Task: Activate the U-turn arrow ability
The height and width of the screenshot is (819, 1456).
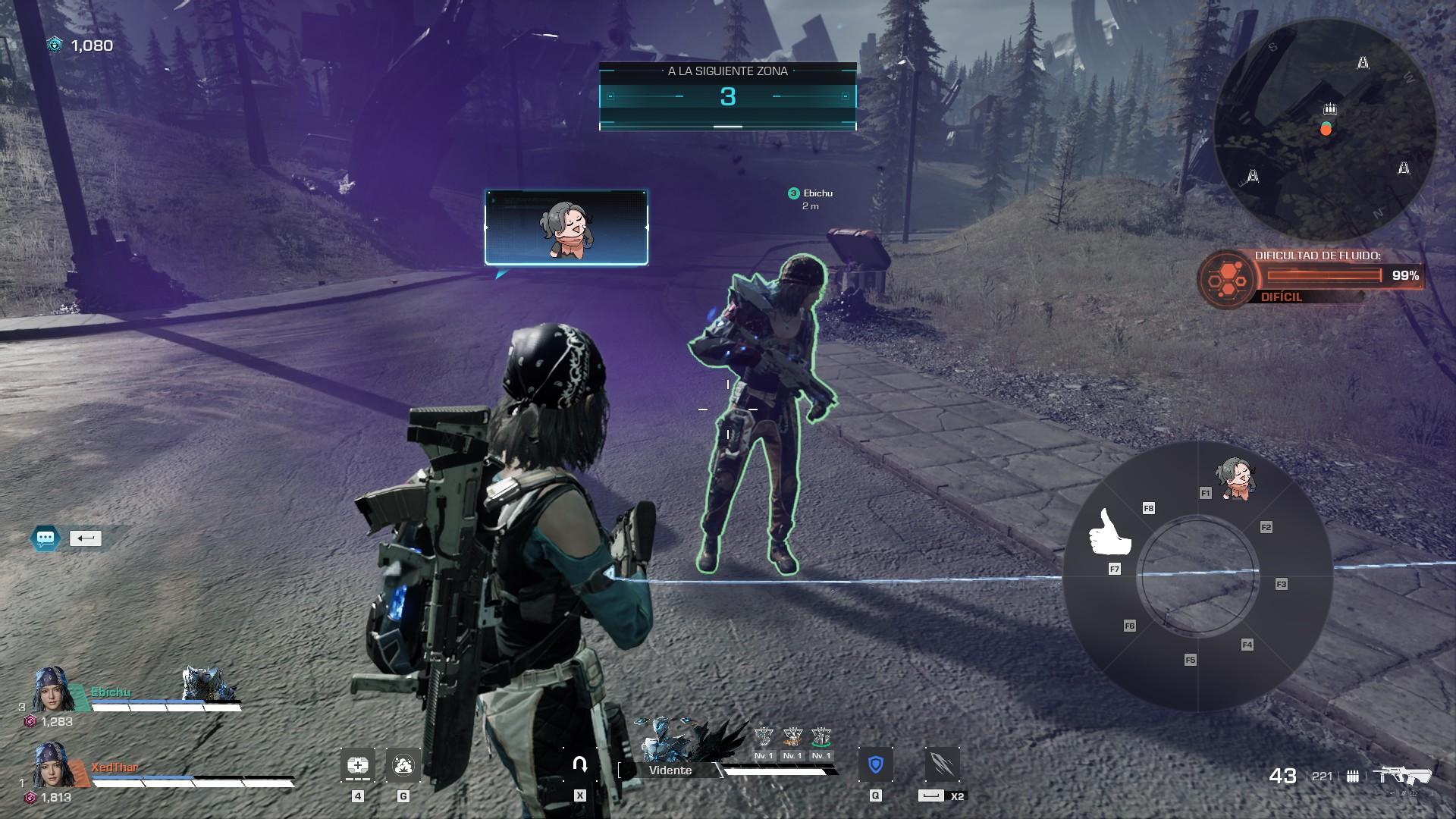Action: (580, 764)
